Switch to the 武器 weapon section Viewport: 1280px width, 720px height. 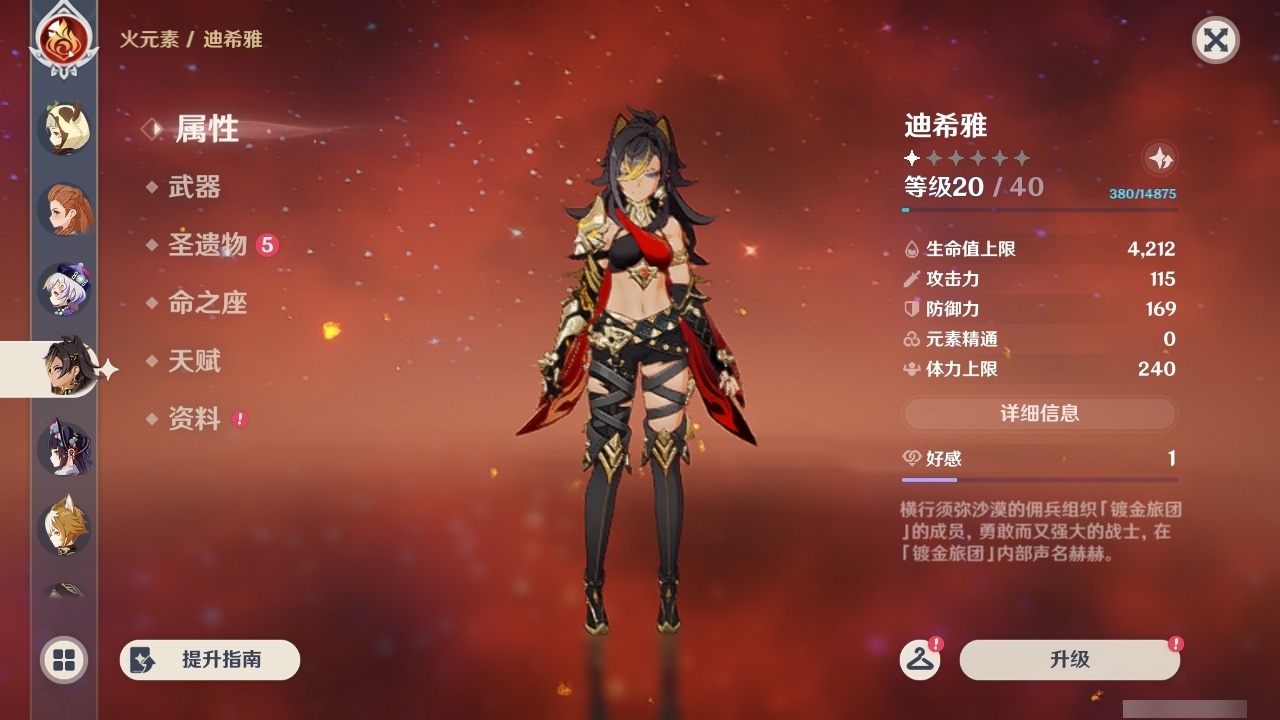[x=197, y=188]
